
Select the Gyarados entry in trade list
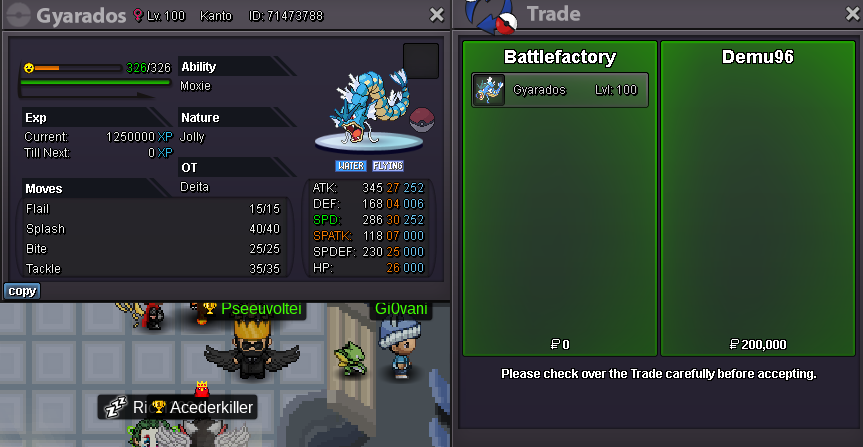(560, 90)
